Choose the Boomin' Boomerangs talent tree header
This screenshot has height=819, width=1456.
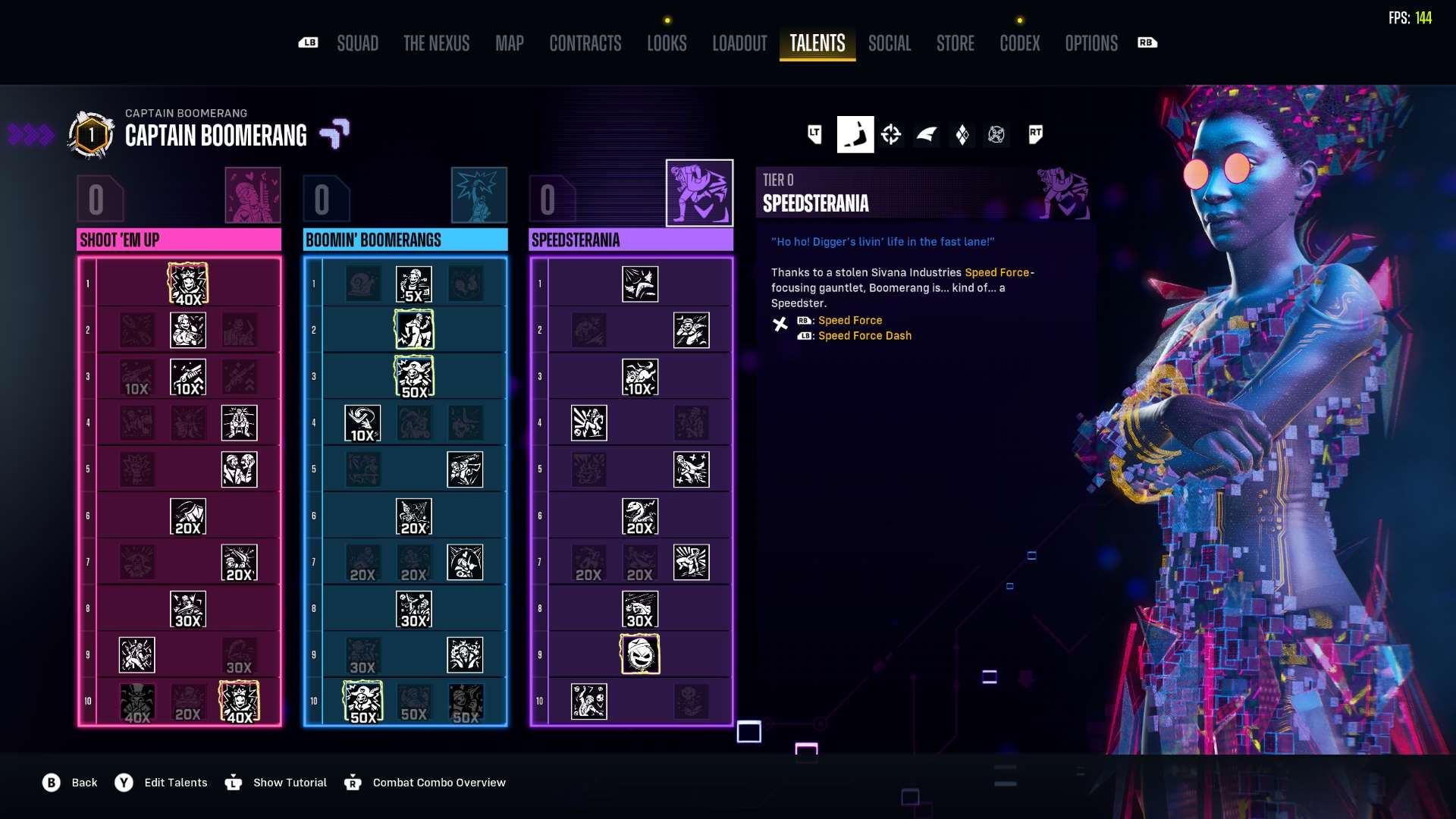click(405, 240)
